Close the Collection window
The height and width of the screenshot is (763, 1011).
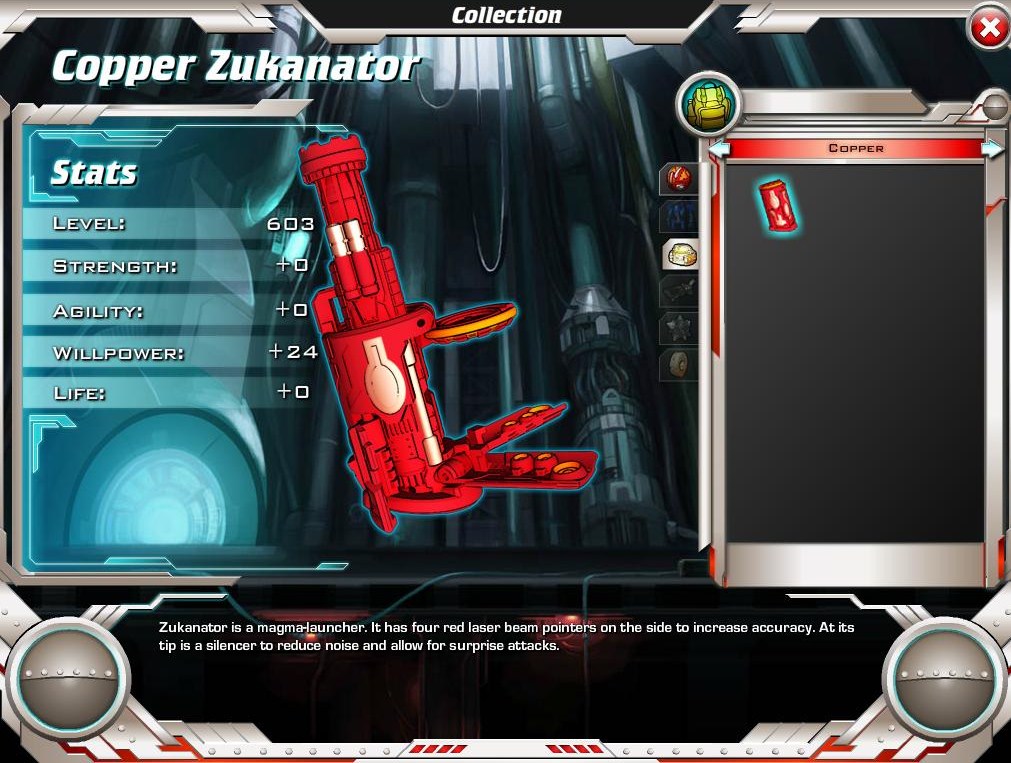pos(988,29)
